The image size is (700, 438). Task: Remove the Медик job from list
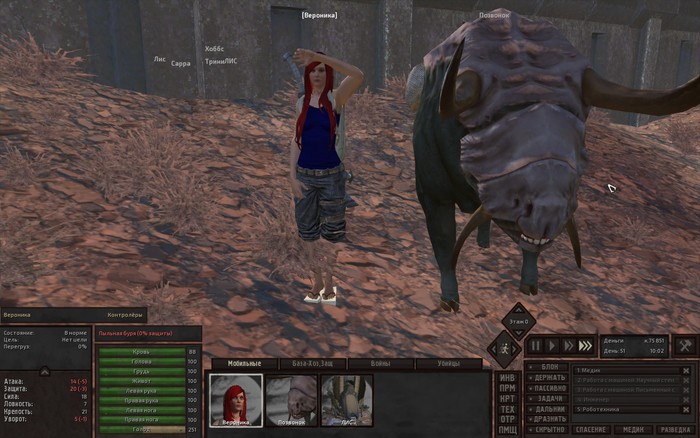[x=686, y=370]
